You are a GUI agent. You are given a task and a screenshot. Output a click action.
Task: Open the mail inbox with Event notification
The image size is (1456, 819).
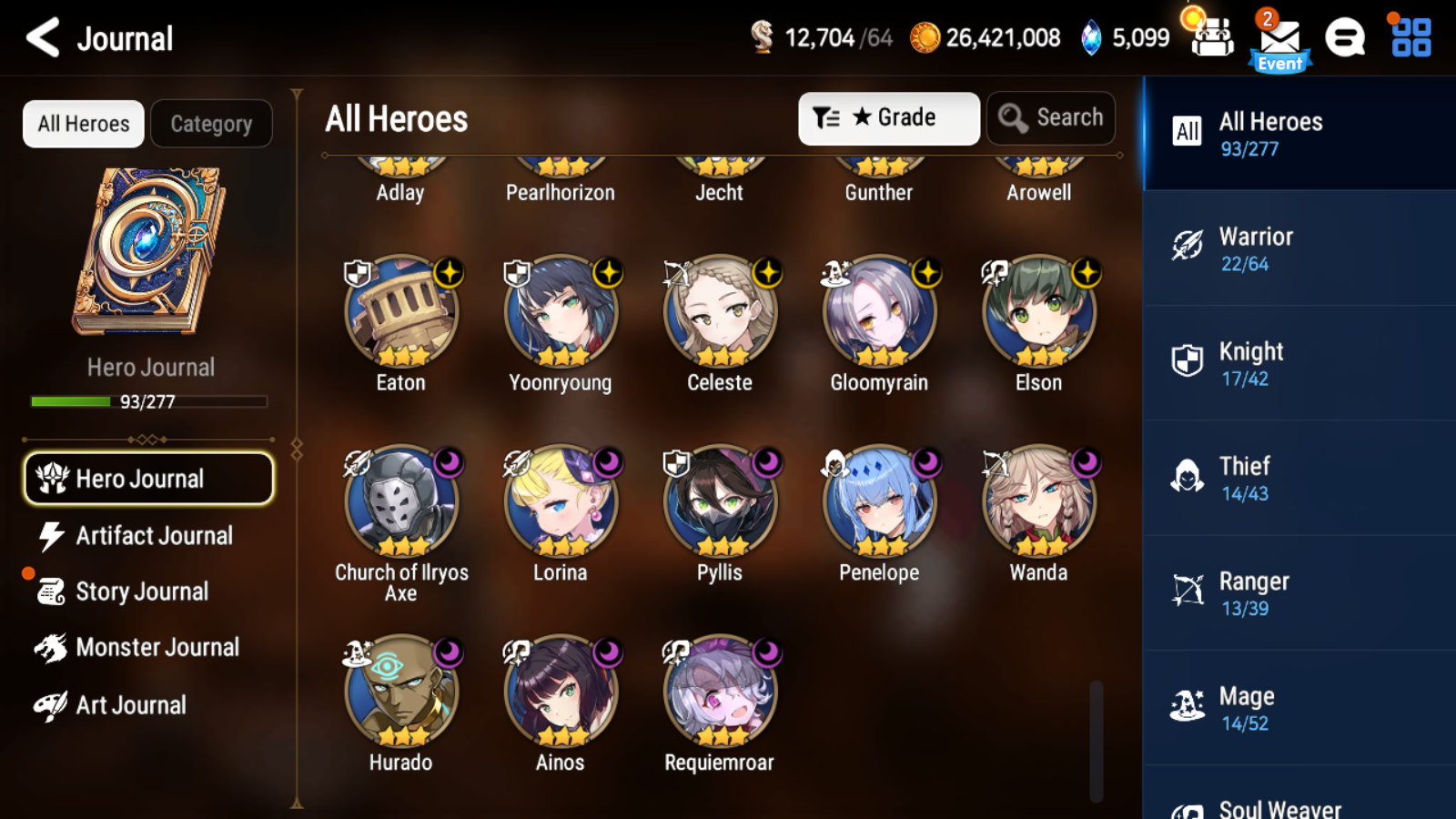pos(1278,38)
